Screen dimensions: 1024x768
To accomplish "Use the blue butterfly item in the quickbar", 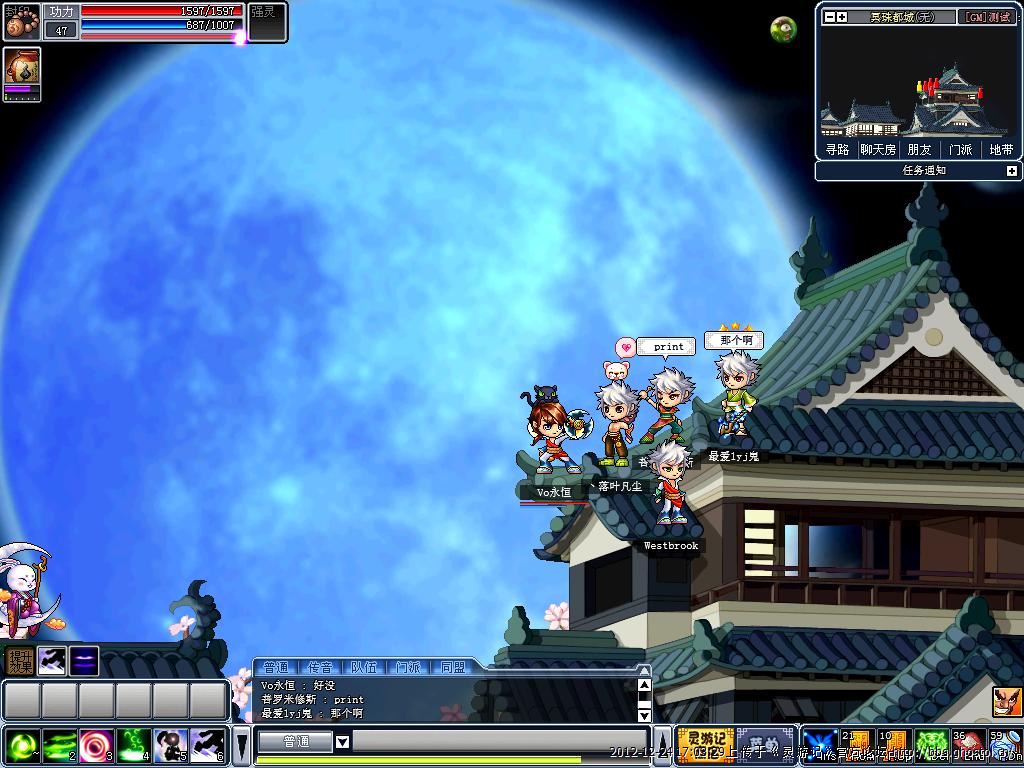I will pos(821,745).
